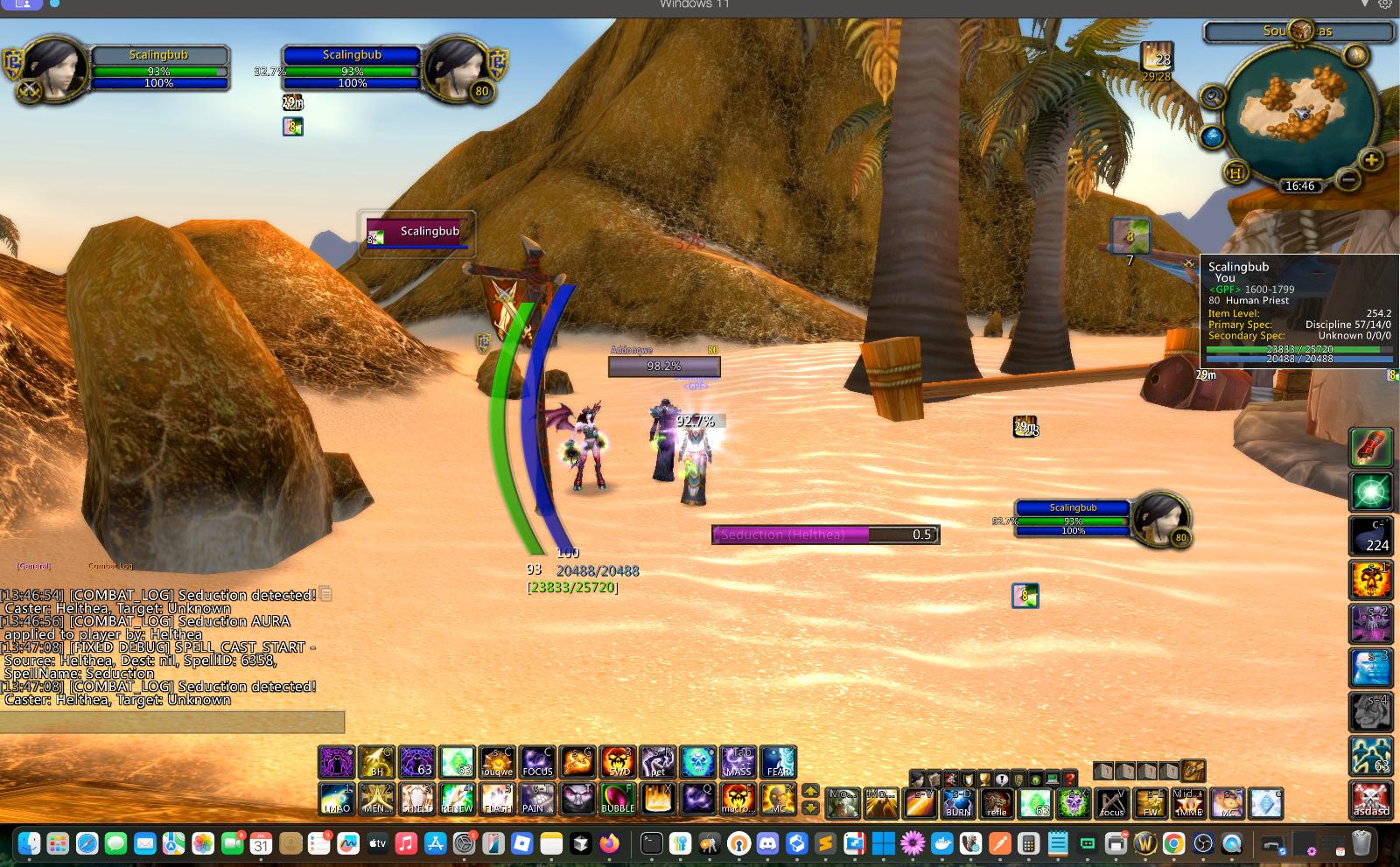Trigger the BUBBLE ability icon
This screenshot has width=1400, height=867.
point(618,799)
